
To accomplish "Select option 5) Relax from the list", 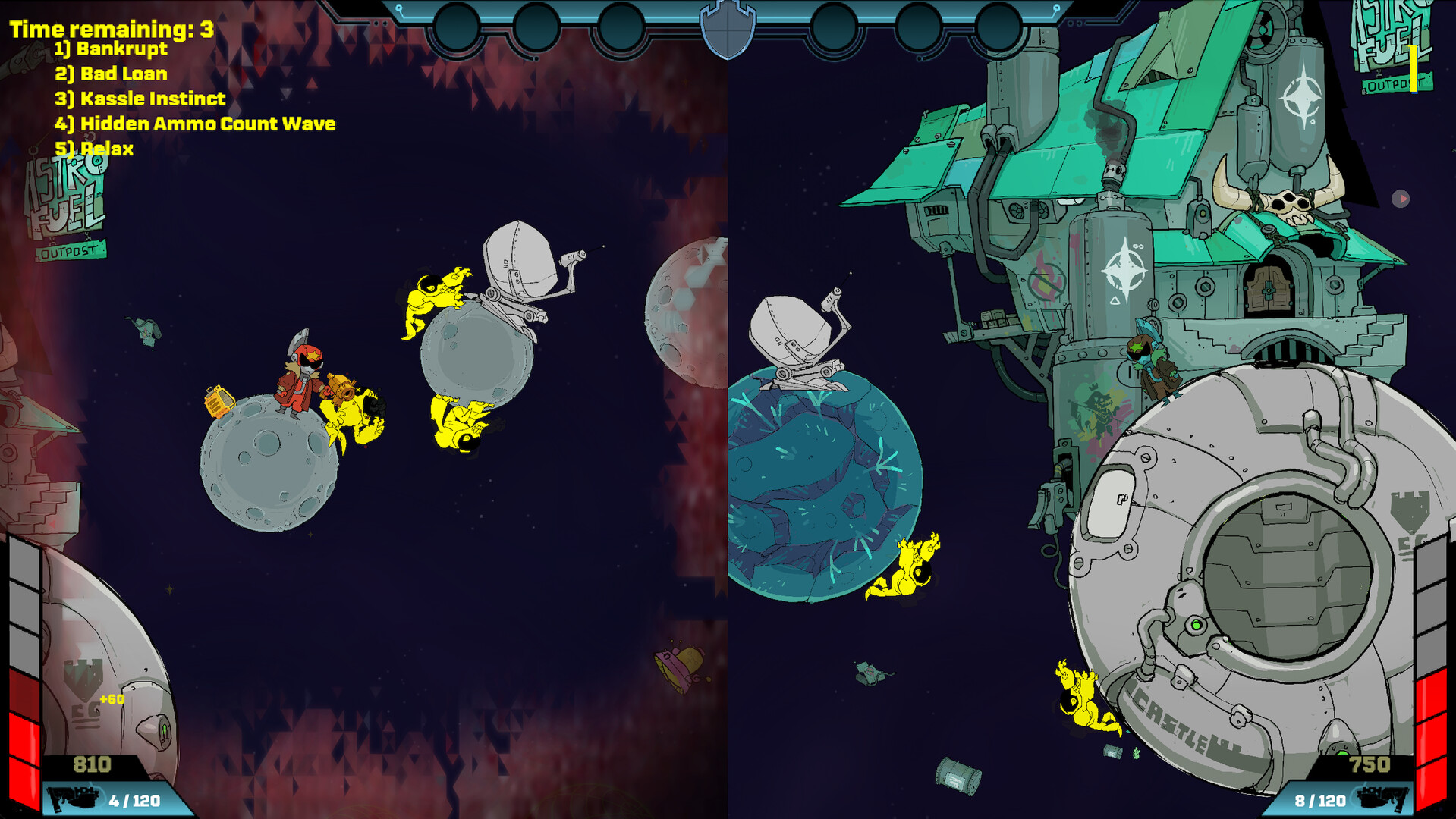I will (x=93, y=149).
